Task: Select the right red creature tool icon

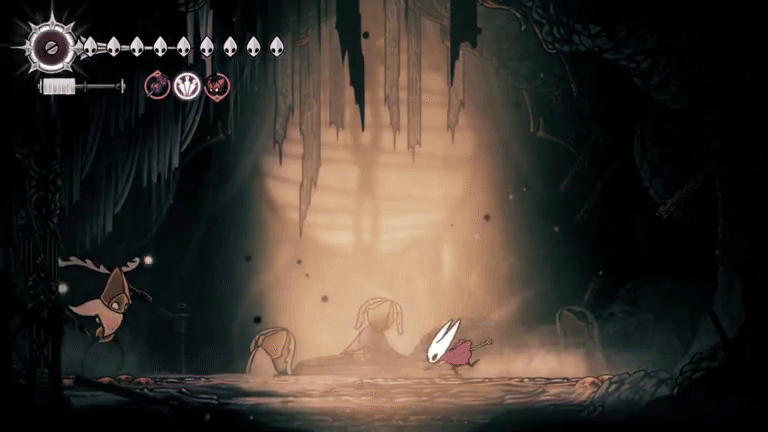Action: 217,86
